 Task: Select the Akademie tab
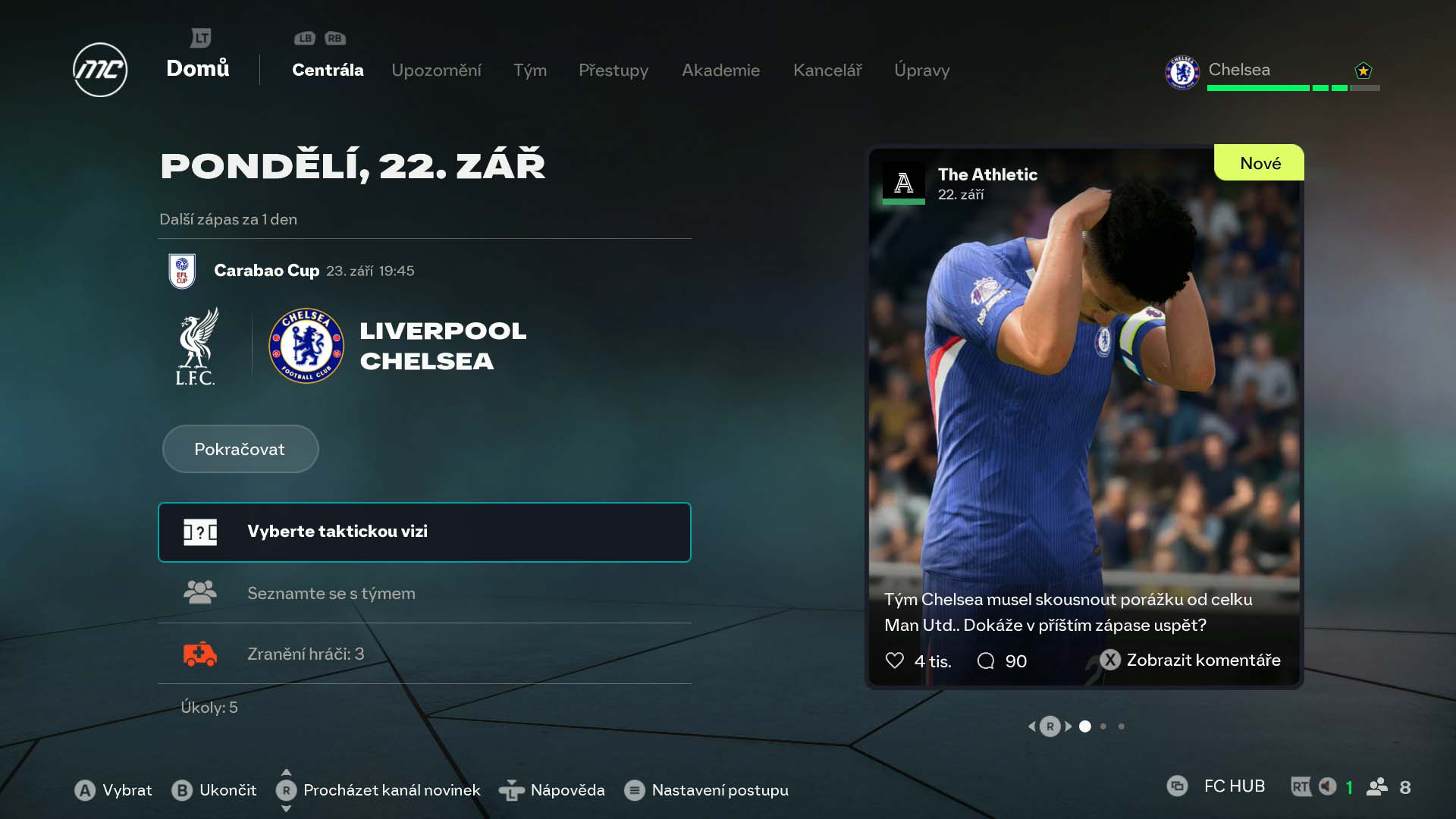tap(720, 71)
